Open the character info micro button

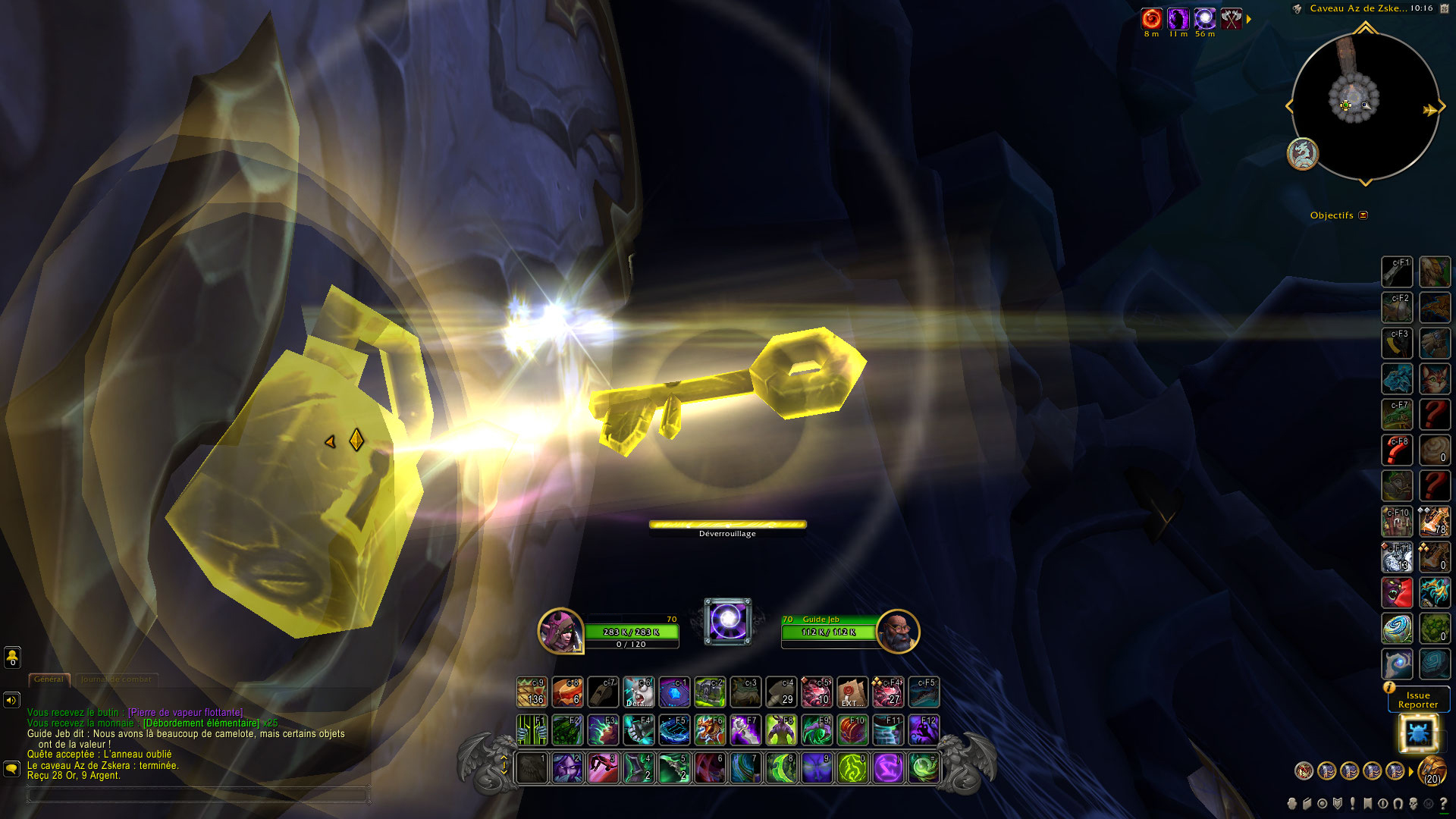pyautogui.click(x=1292, y=804)
